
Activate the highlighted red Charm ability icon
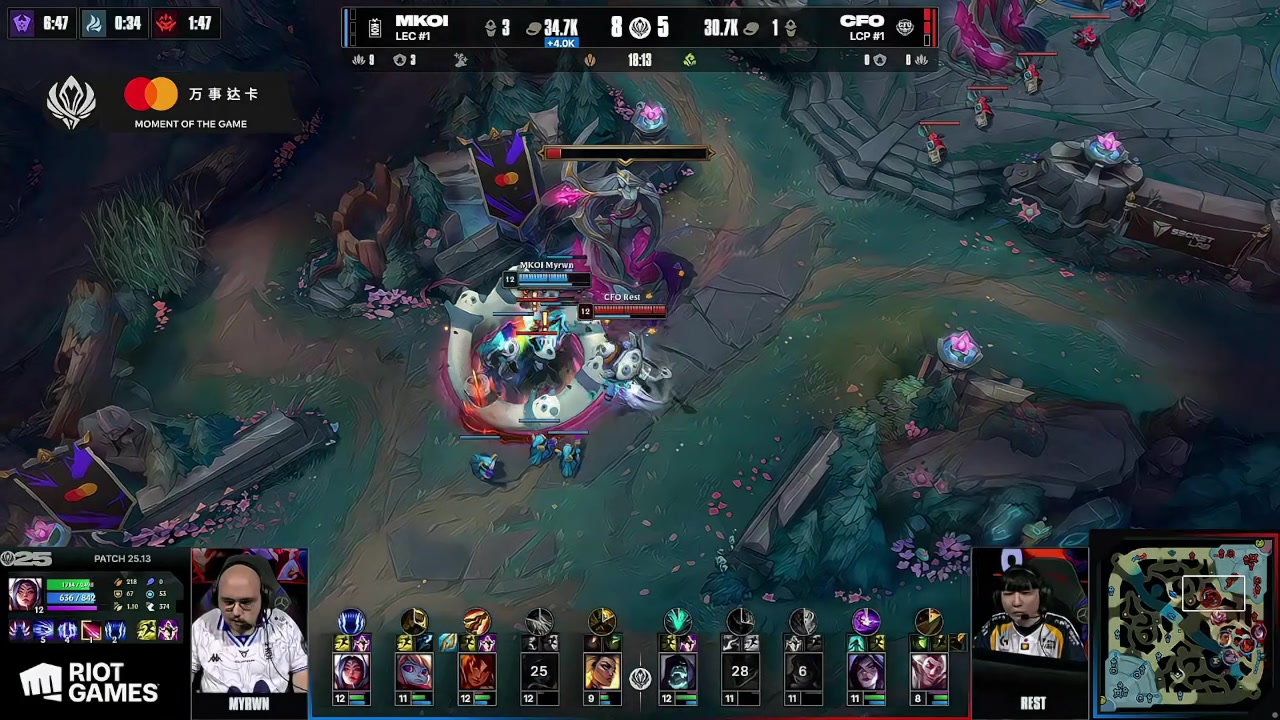[91, 631]
